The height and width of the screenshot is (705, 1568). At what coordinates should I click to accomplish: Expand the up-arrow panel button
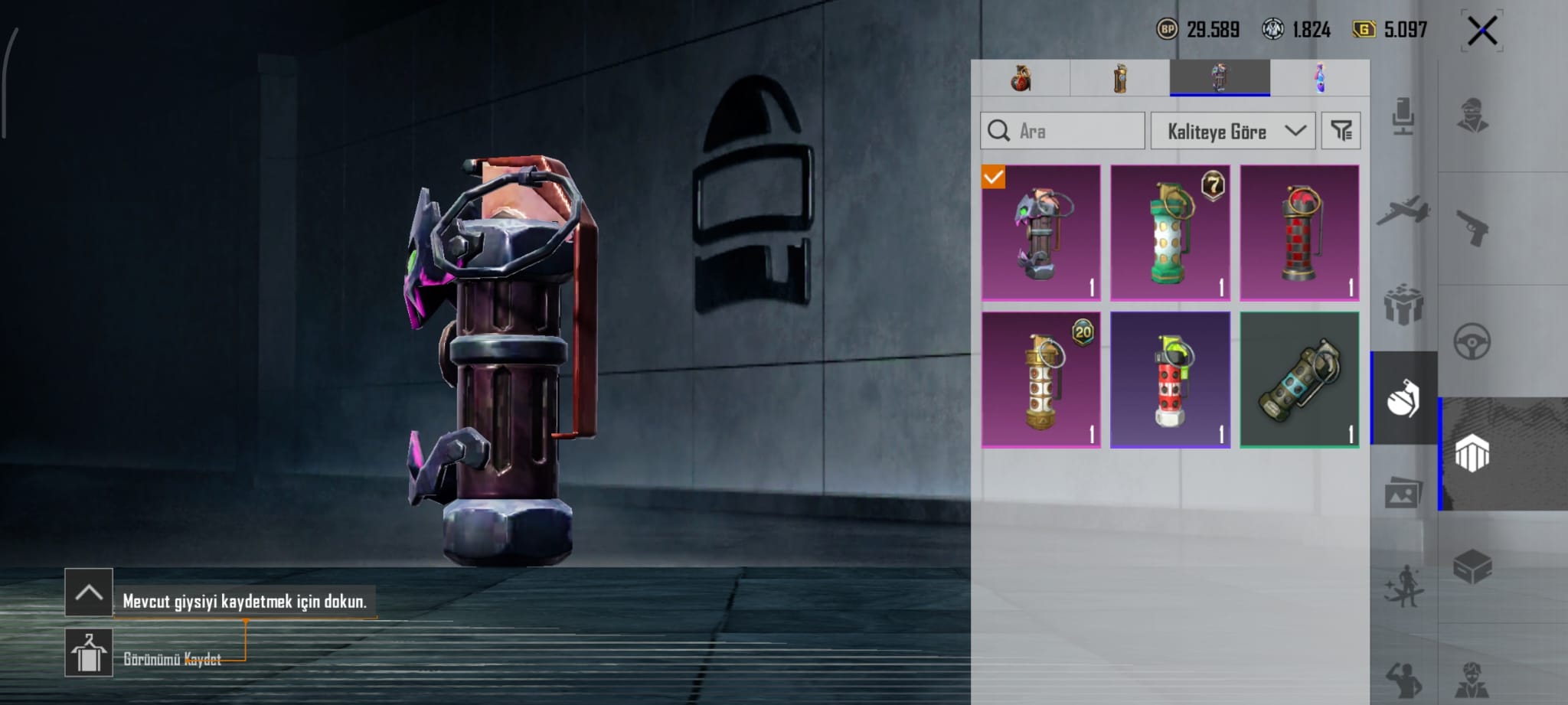click(x=89, y=592)
